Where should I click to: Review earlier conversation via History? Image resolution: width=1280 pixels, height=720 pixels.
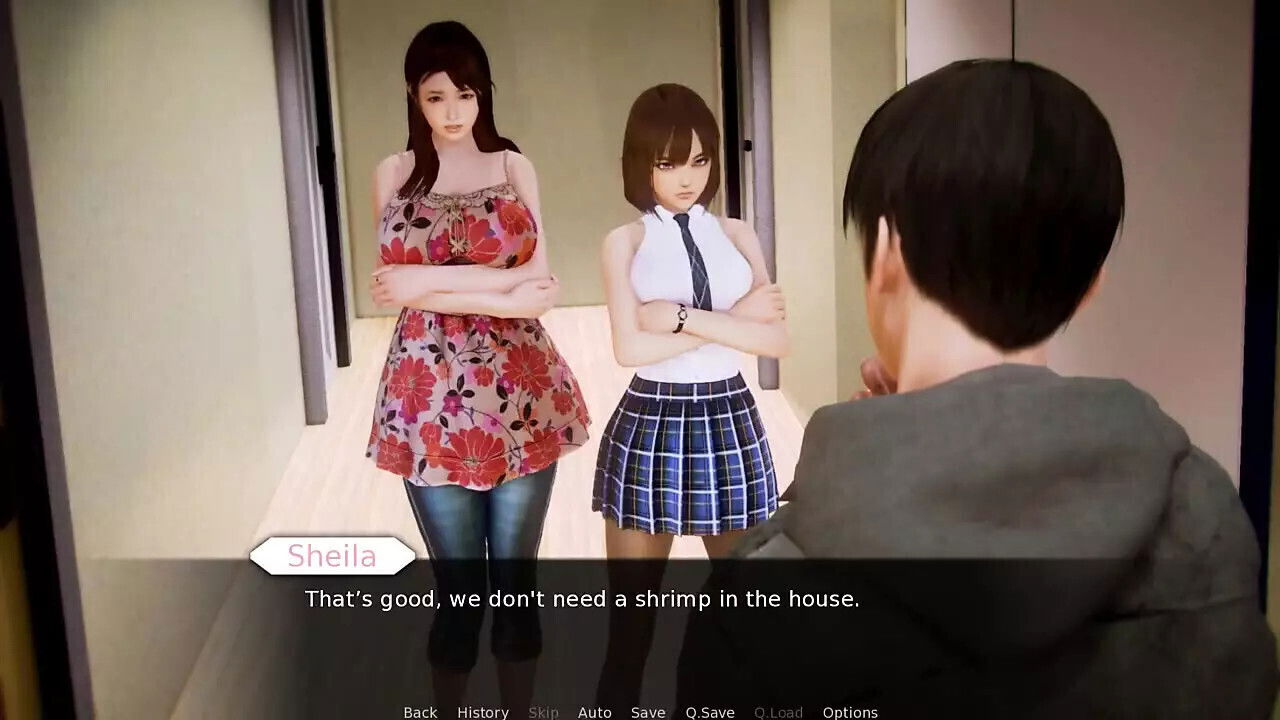(x=483, y=712)
